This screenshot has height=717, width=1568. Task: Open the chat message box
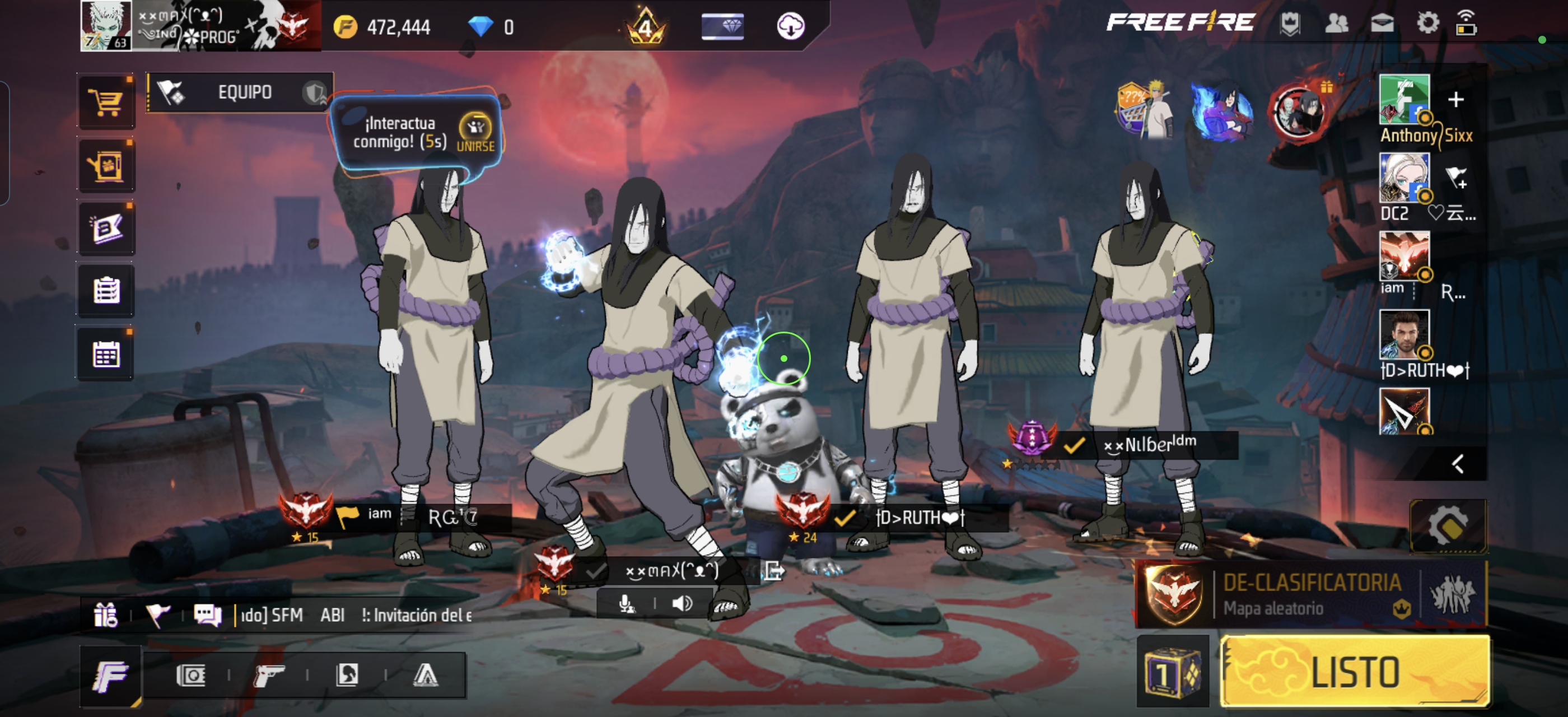[x=208, y=616]
